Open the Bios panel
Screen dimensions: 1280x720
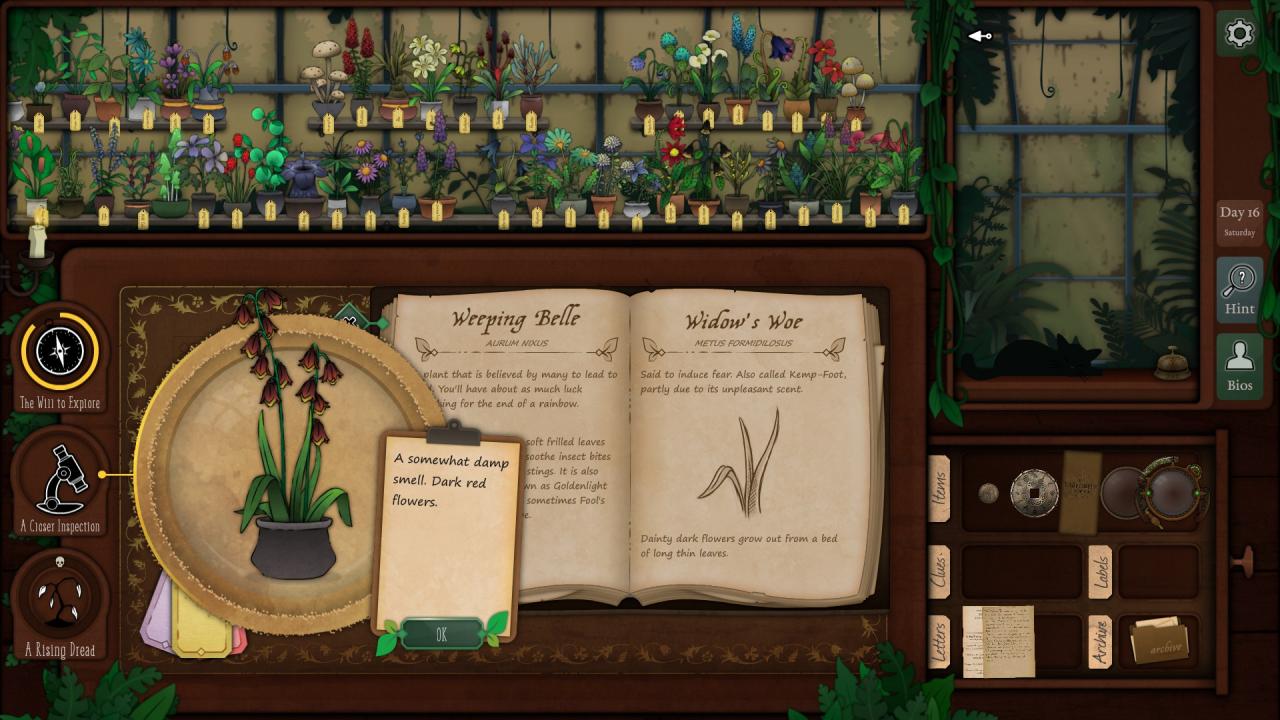(1239, 365)
